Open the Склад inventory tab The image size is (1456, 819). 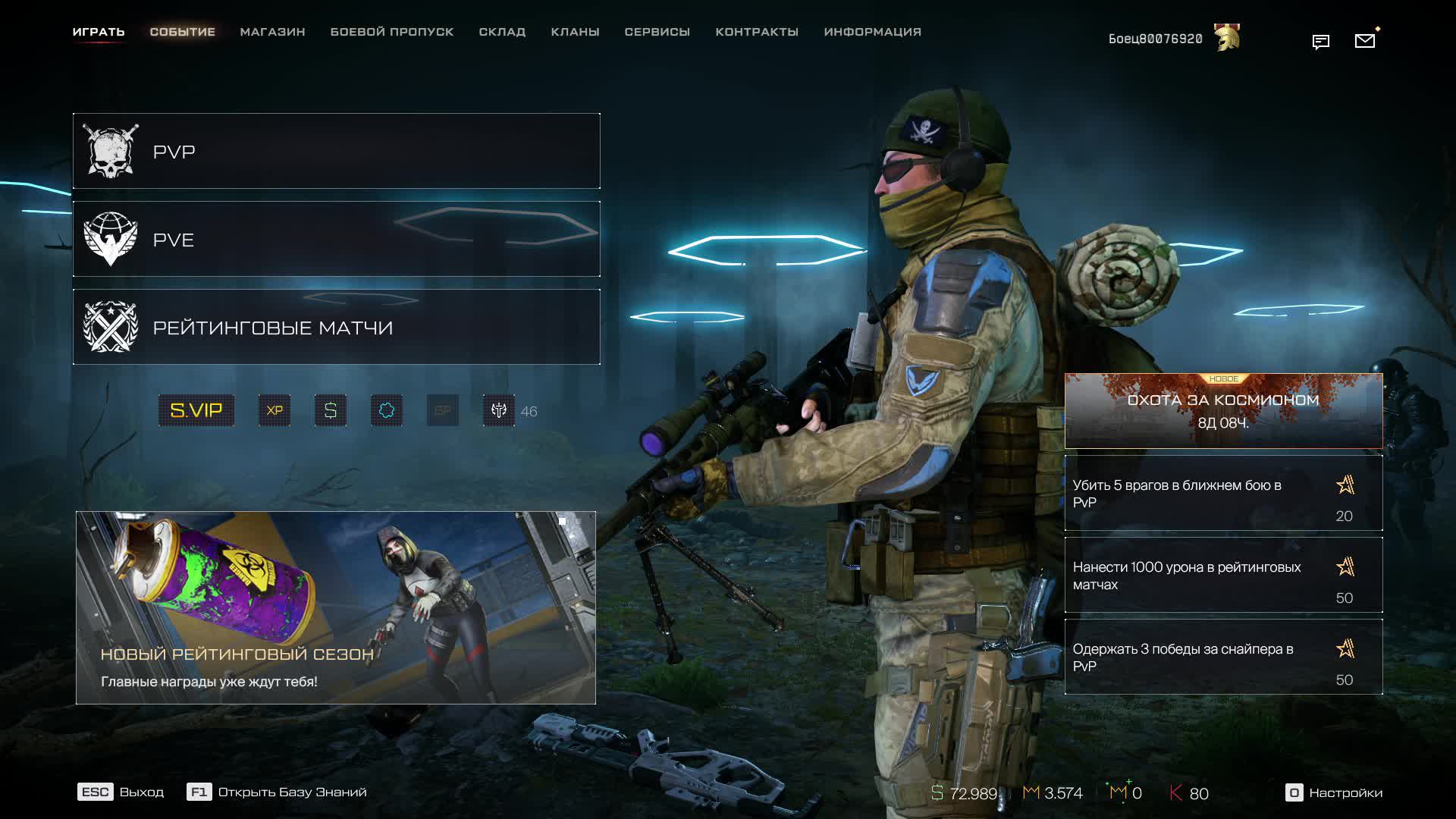click(502, 32)
